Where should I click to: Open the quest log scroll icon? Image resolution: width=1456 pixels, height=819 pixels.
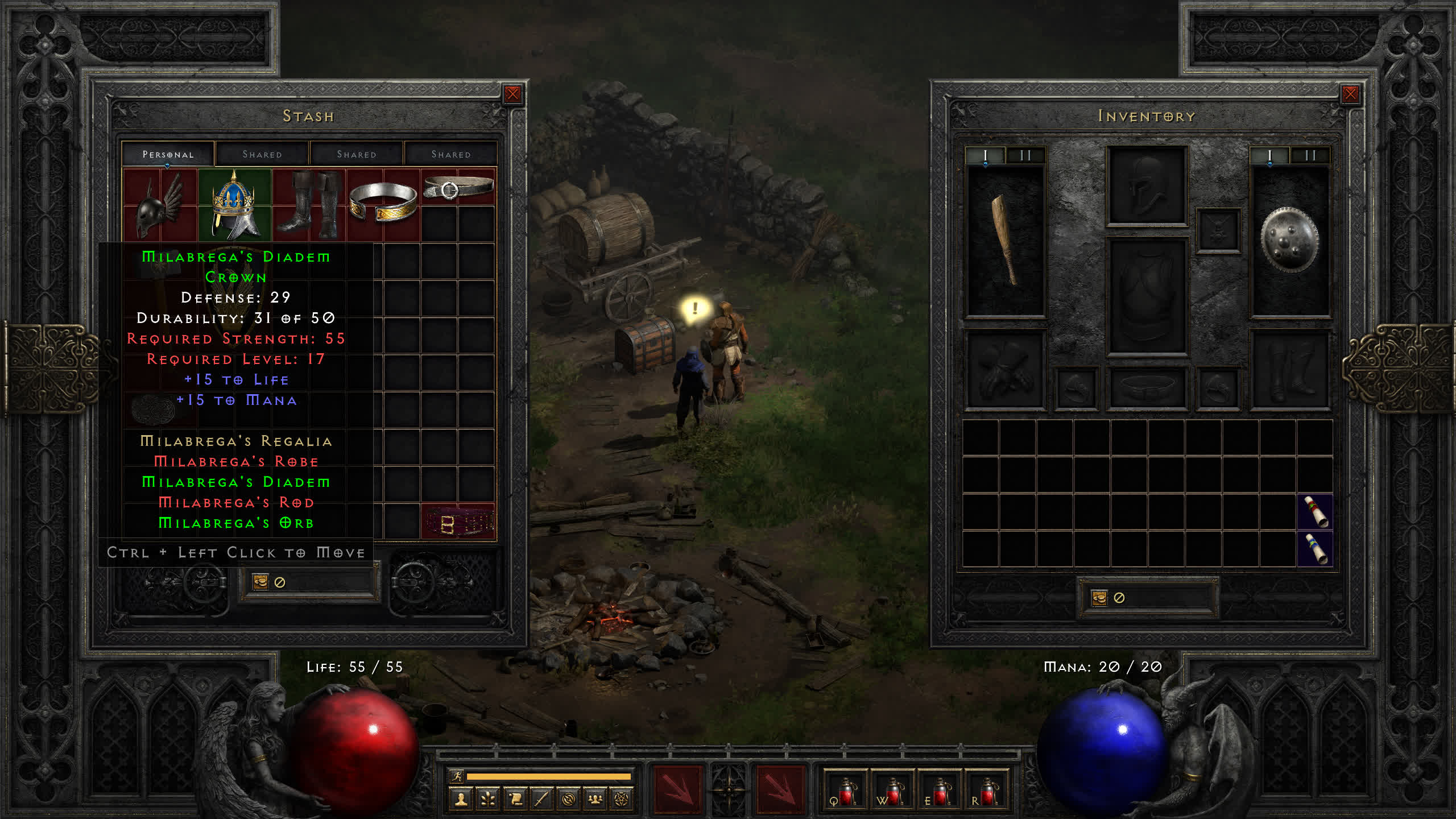515,800
